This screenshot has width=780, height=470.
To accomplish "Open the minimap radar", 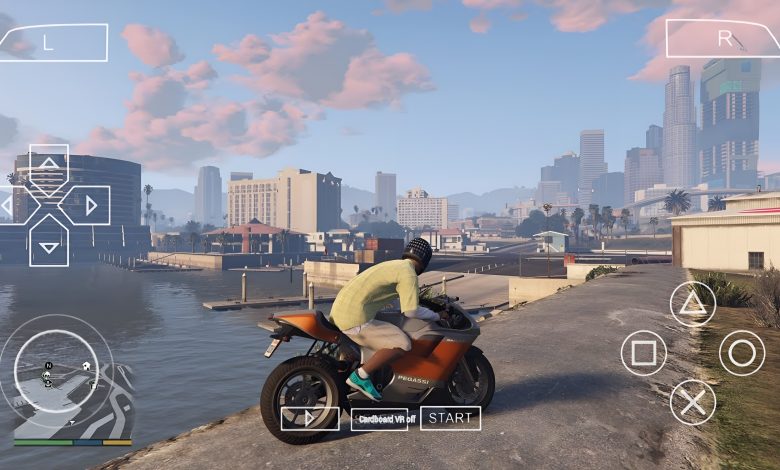I will click(x=56, y=372).
